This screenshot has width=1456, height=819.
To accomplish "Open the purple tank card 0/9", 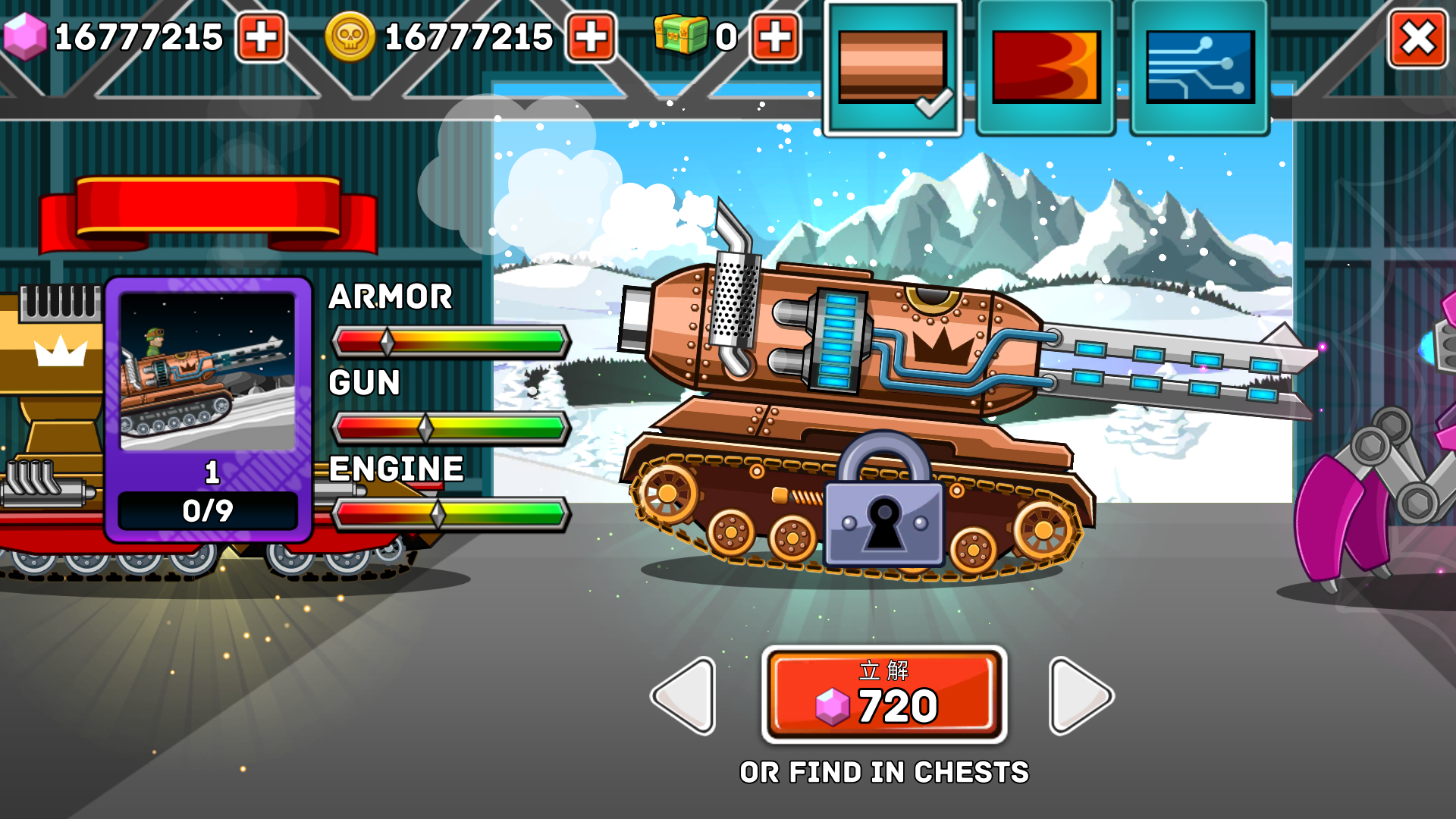I will pos(208,409).
